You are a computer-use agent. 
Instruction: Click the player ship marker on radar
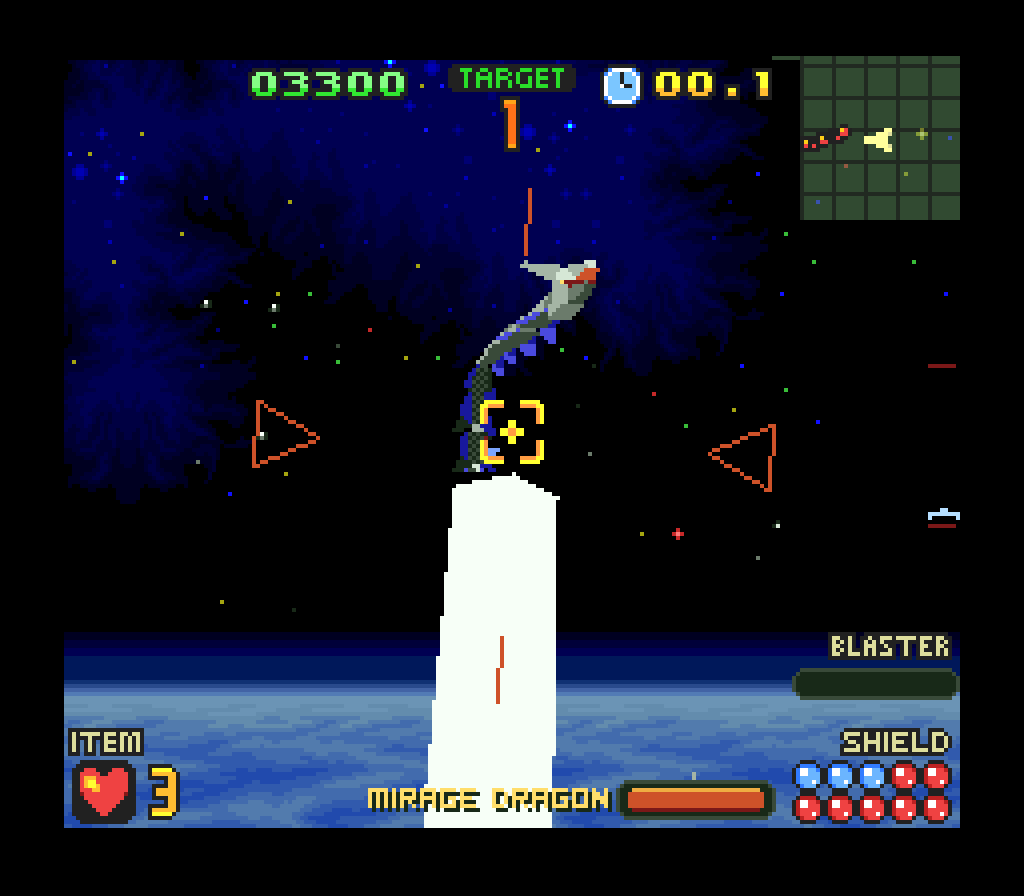[879, 140]
